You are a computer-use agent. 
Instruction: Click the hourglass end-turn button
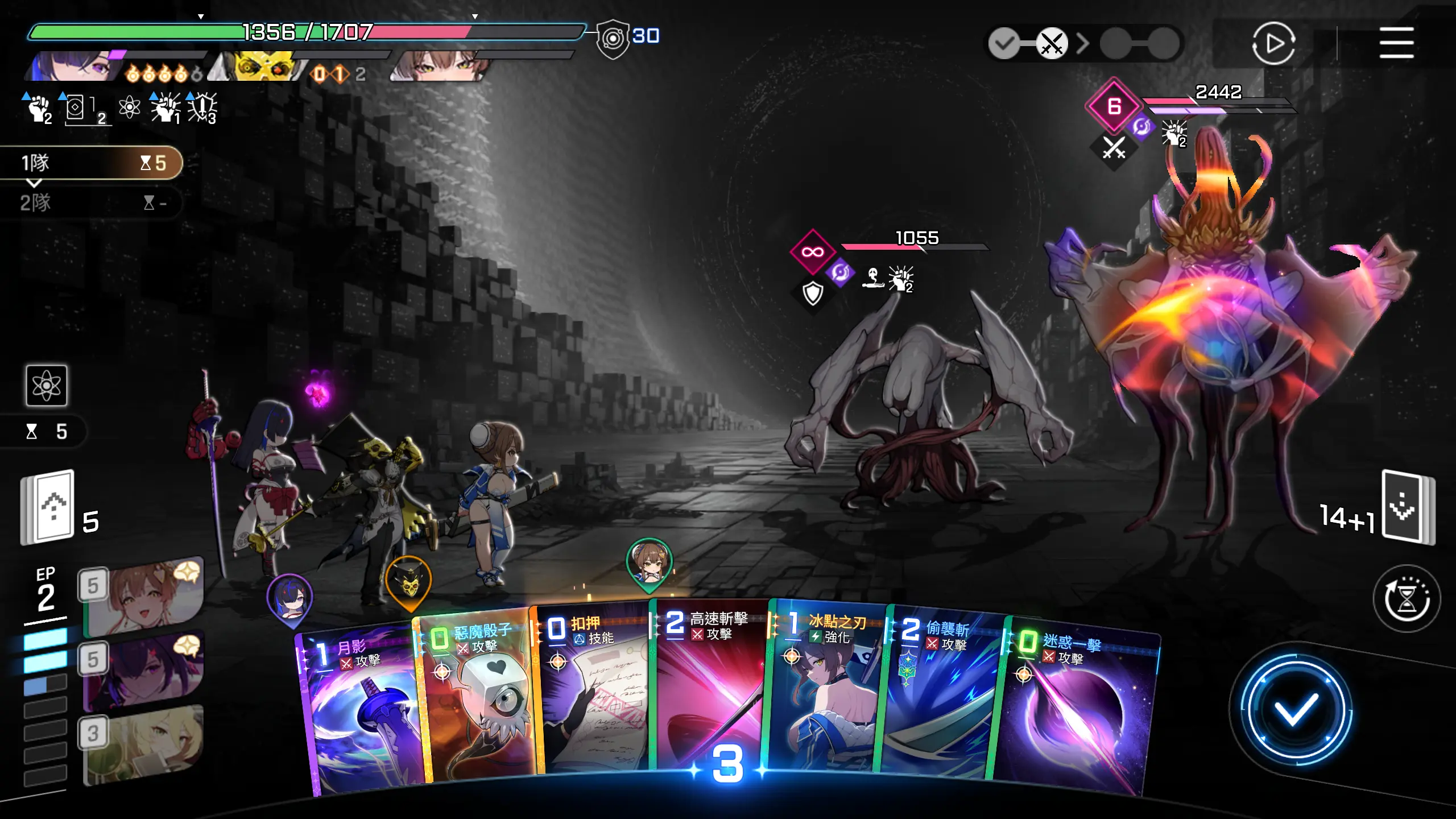pos(1407,598)
